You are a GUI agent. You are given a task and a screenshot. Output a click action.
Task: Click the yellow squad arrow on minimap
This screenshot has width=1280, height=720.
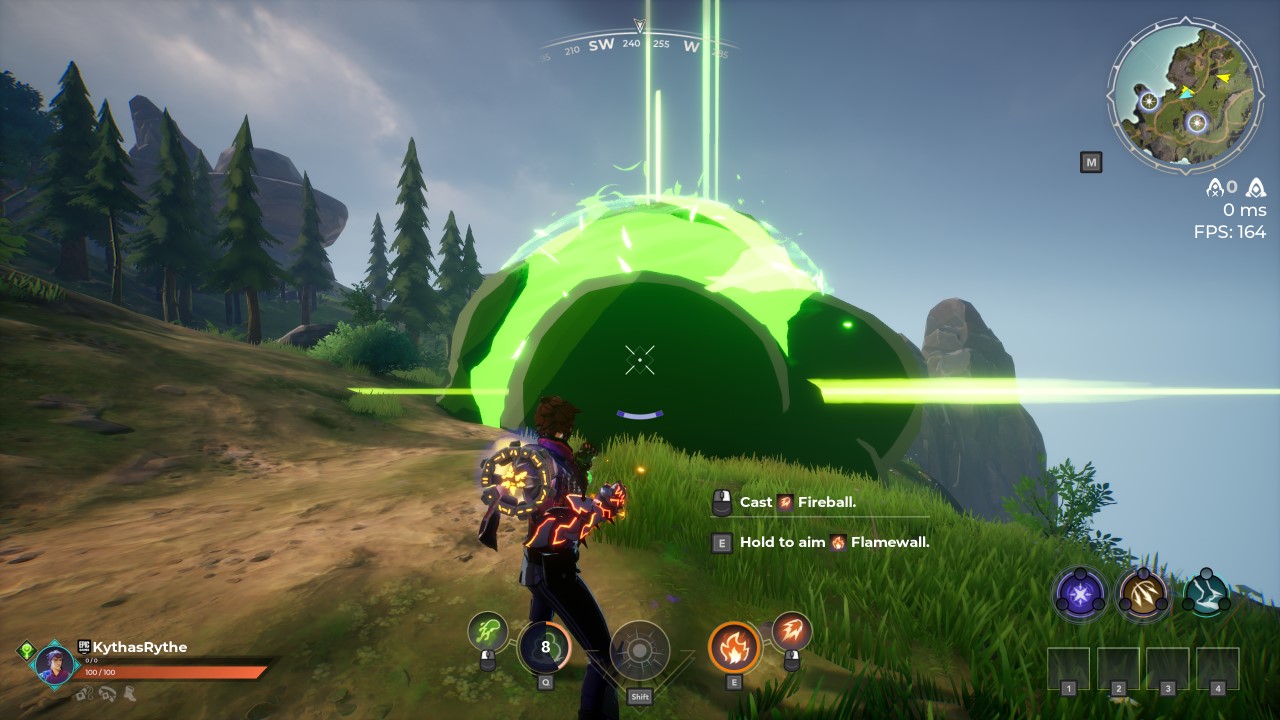[x=1224, y=77]
